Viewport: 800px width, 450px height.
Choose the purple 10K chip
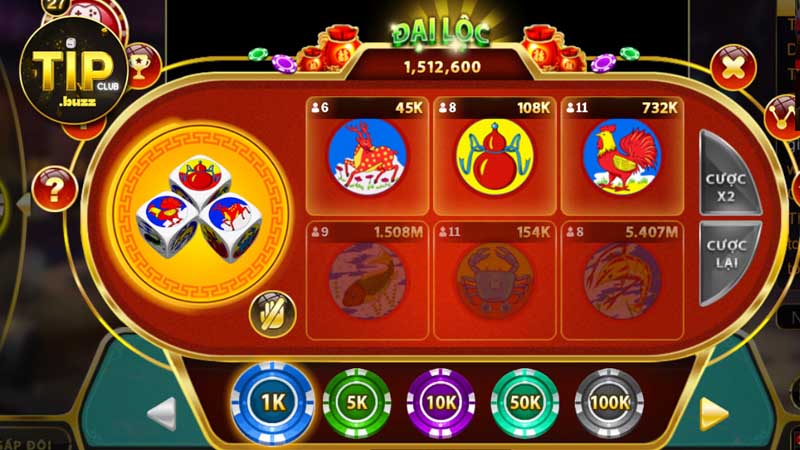(441, 403)
